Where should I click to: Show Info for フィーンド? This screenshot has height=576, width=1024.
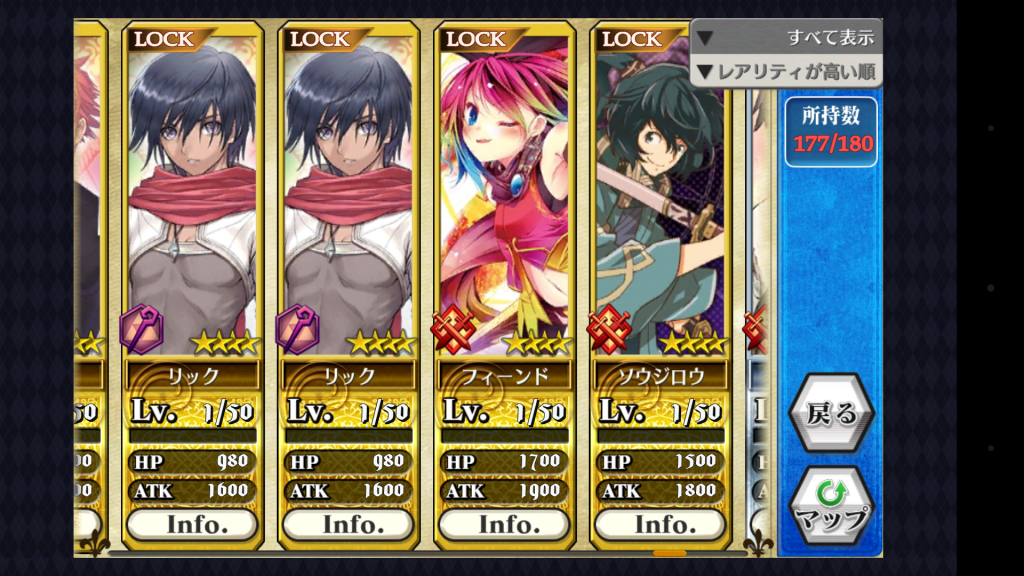click(x=505, y=524)
